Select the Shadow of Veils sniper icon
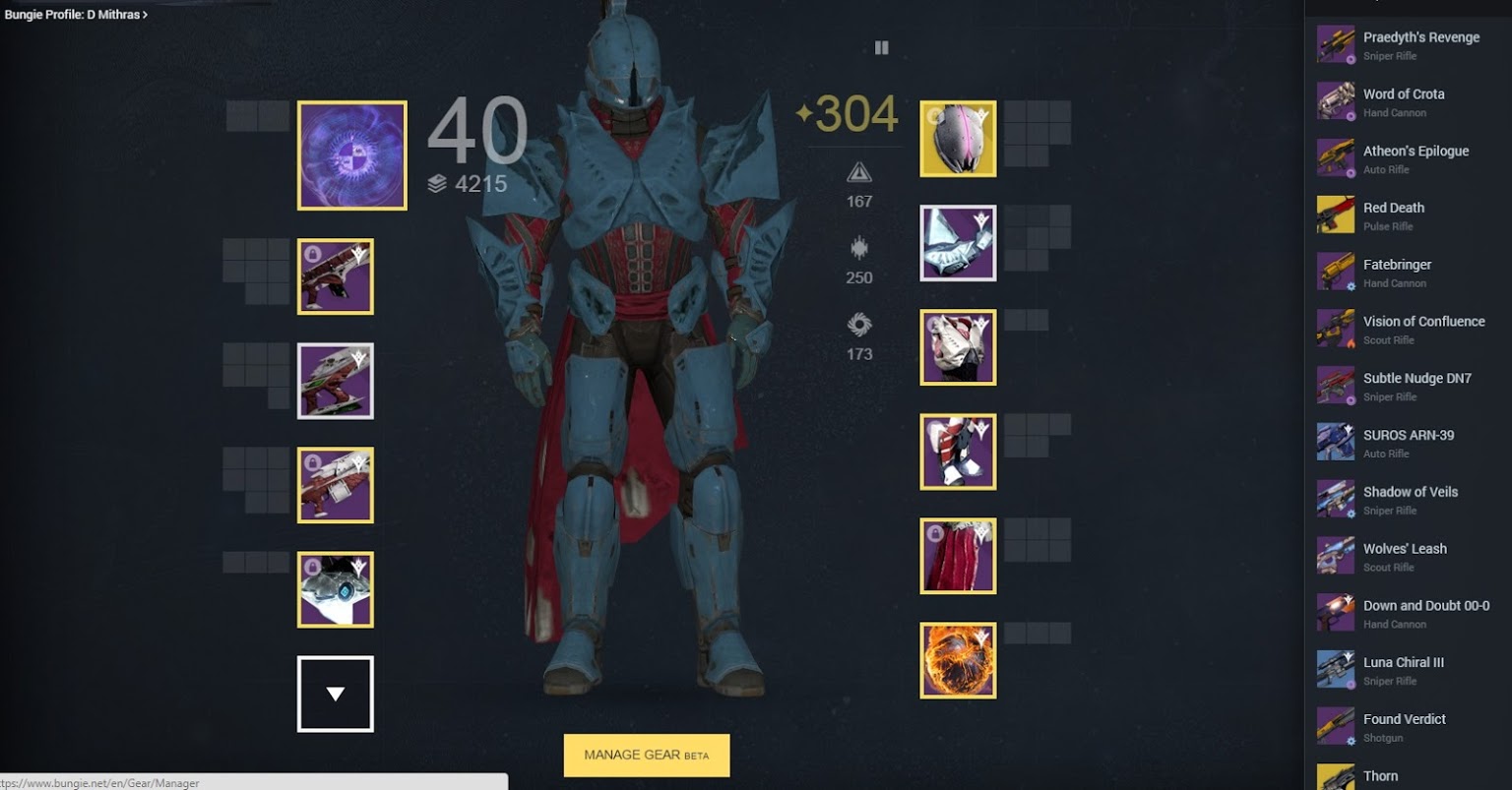Viewport: 1512px width, 790px height. [x=1335, y=498]
